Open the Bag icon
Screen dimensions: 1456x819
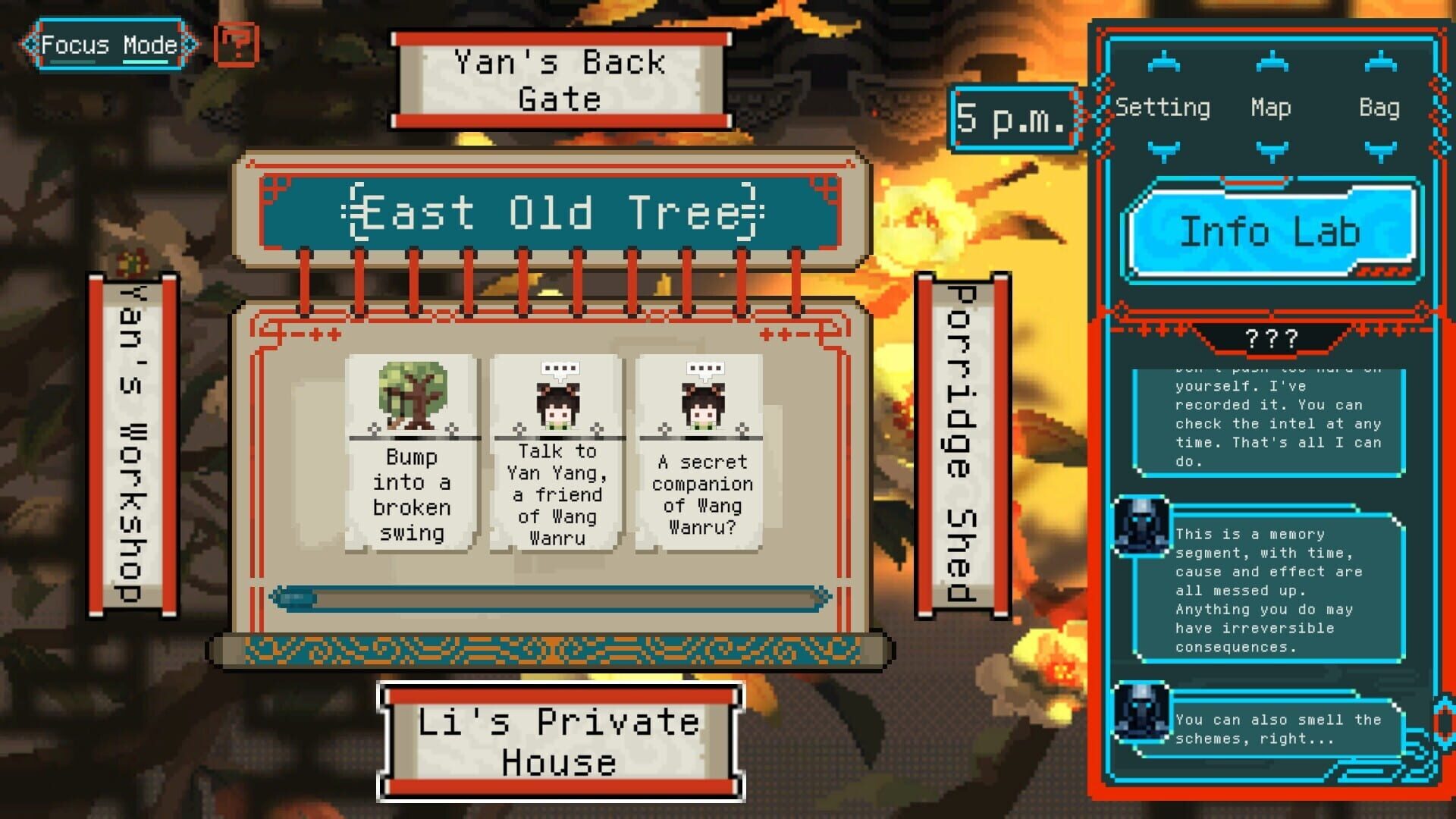point(1382,108)
